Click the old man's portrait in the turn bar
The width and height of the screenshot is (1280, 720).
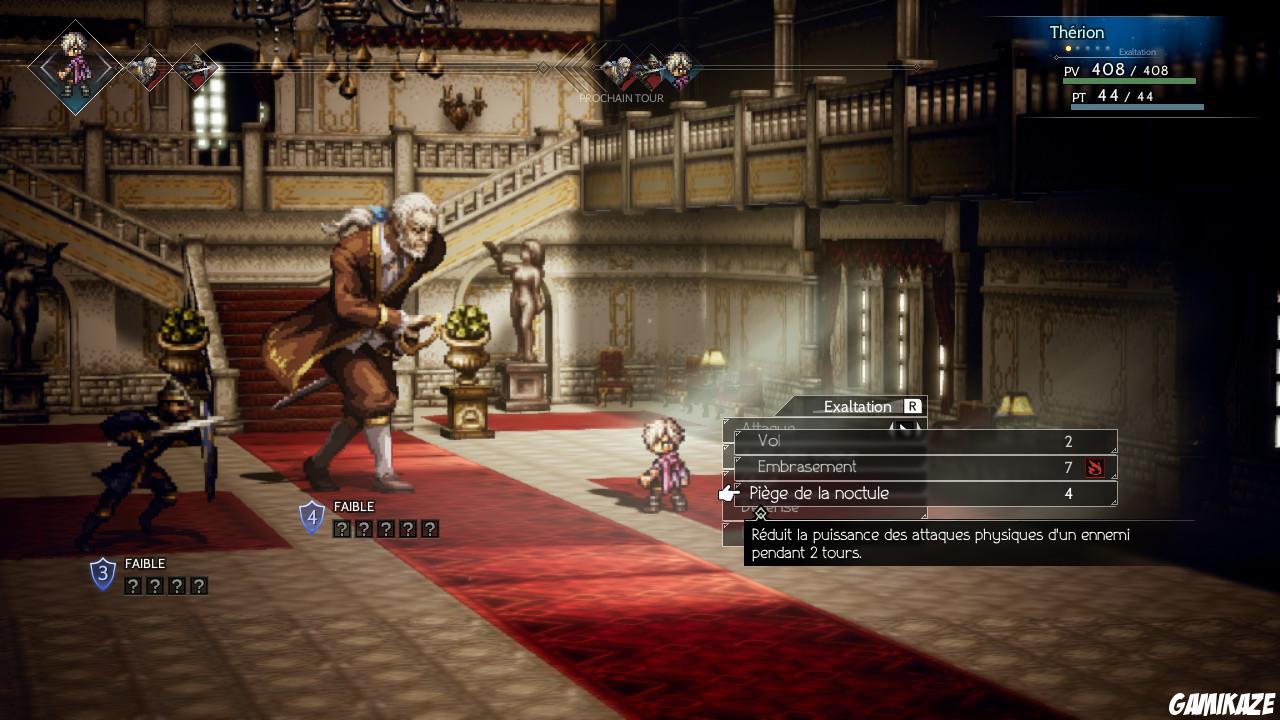(150, 70)
